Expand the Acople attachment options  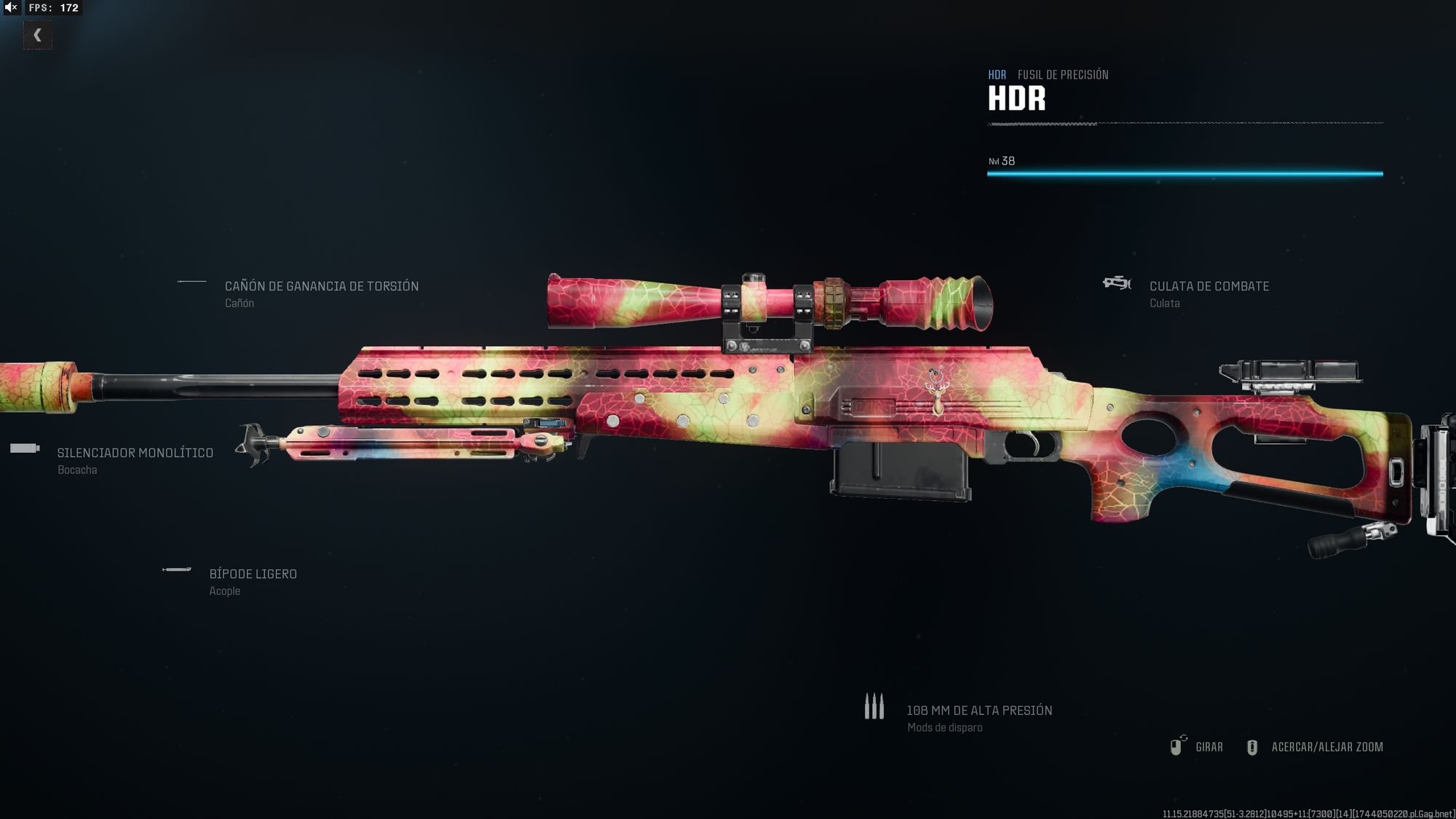(x=223, y=591)
